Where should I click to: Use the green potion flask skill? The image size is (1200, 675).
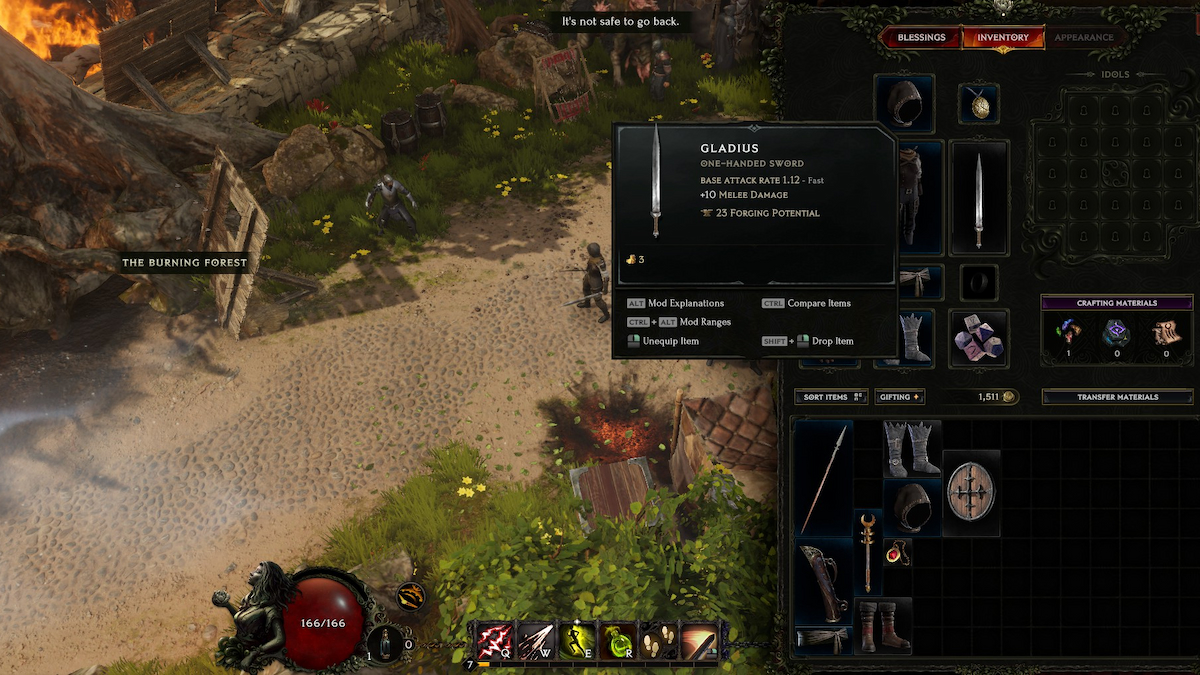618,641
